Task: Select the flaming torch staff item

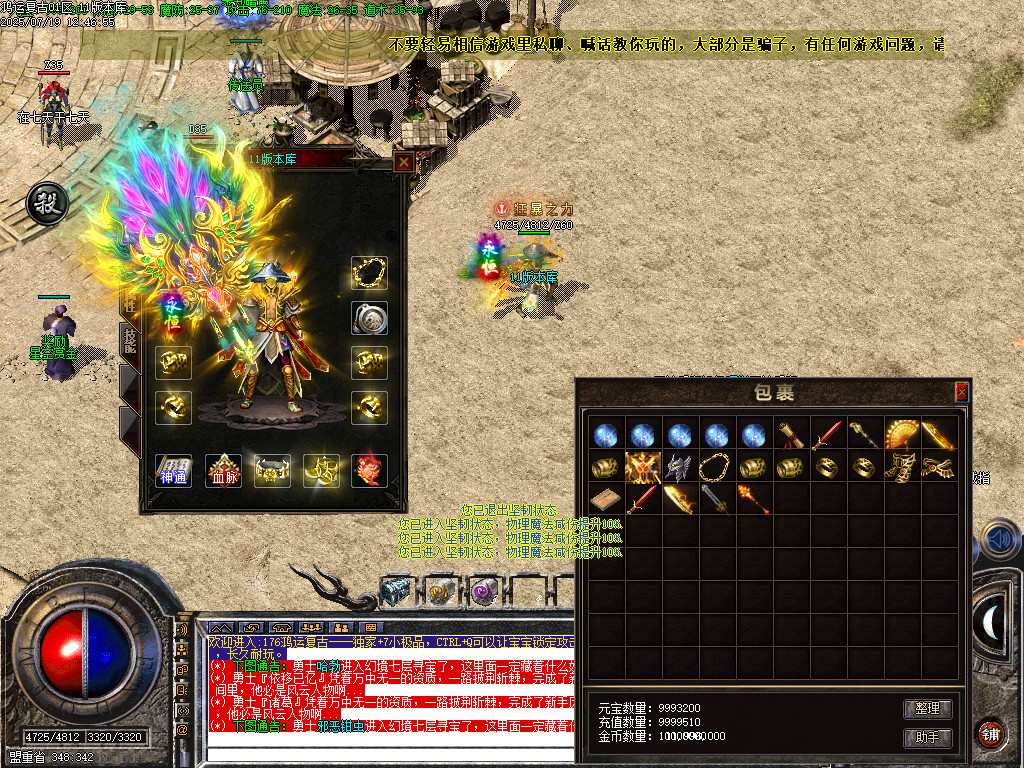Action: point(752,499)
